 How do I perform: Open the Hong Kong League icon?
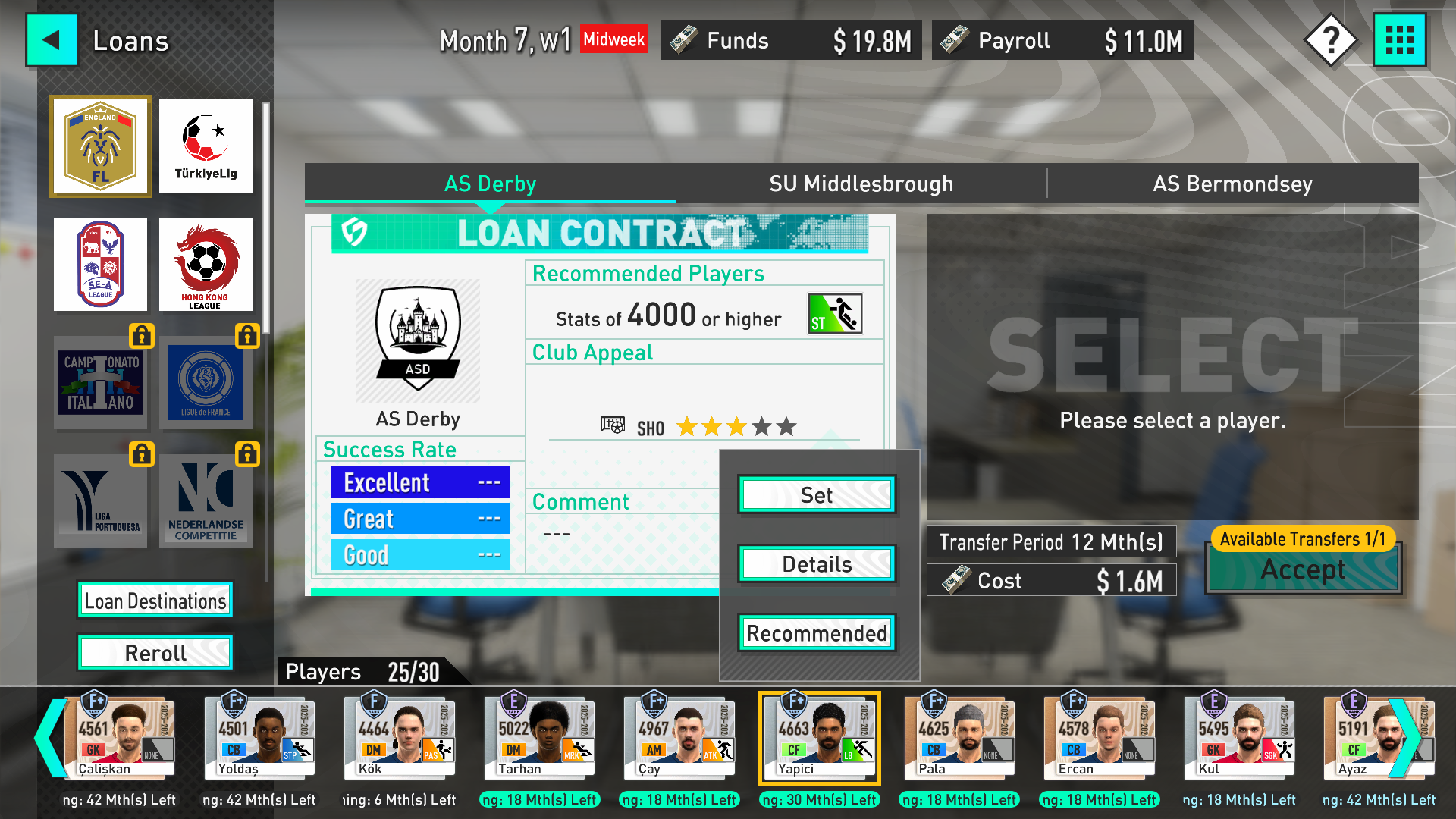pos(206,264)
